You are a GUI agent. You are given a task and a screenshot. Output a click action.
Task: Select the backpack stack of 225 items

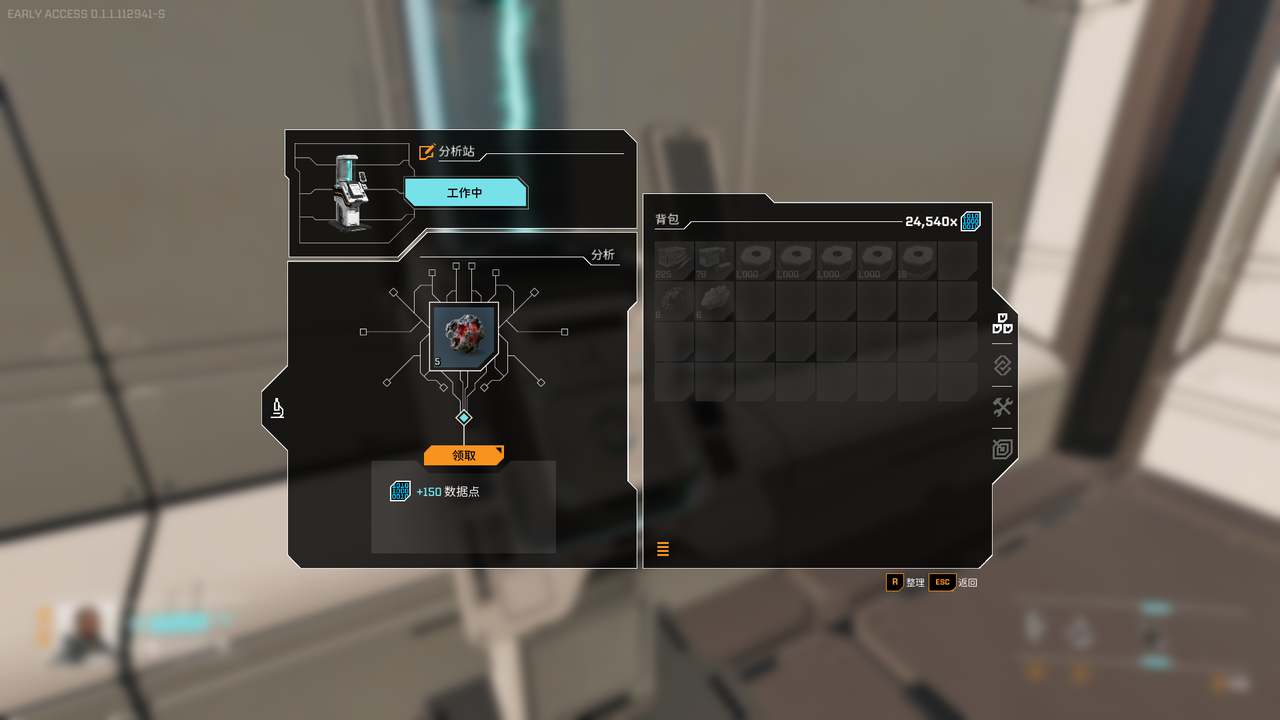674,260
